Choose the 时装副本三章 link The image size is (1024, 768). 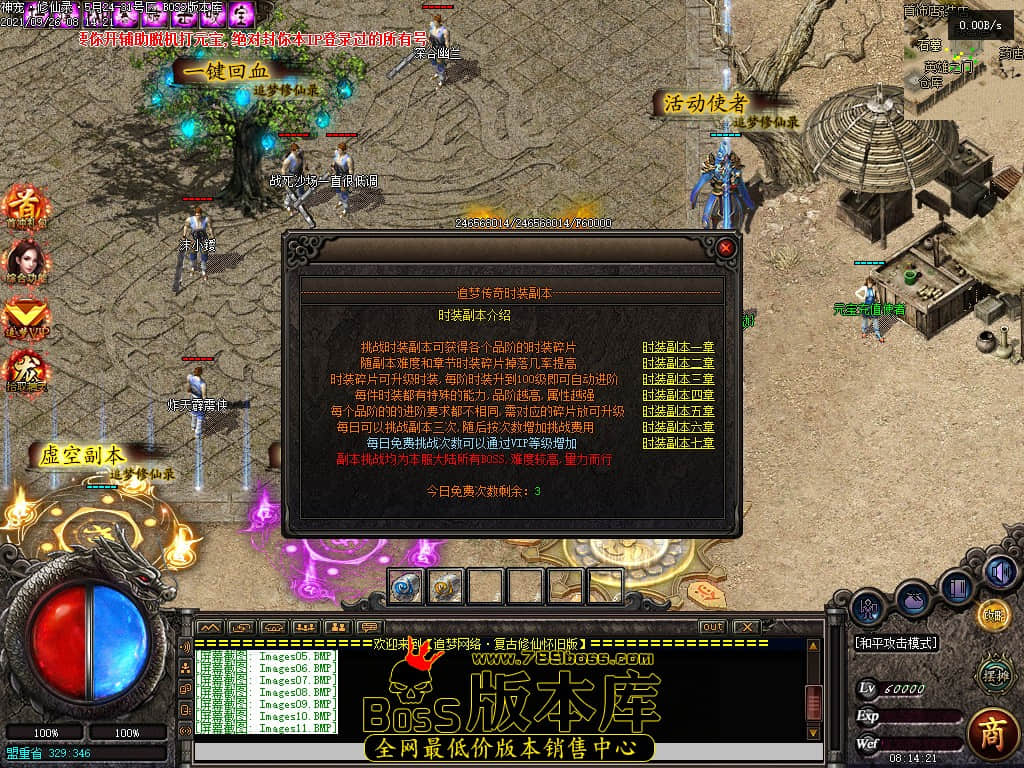tap(678, 379)
